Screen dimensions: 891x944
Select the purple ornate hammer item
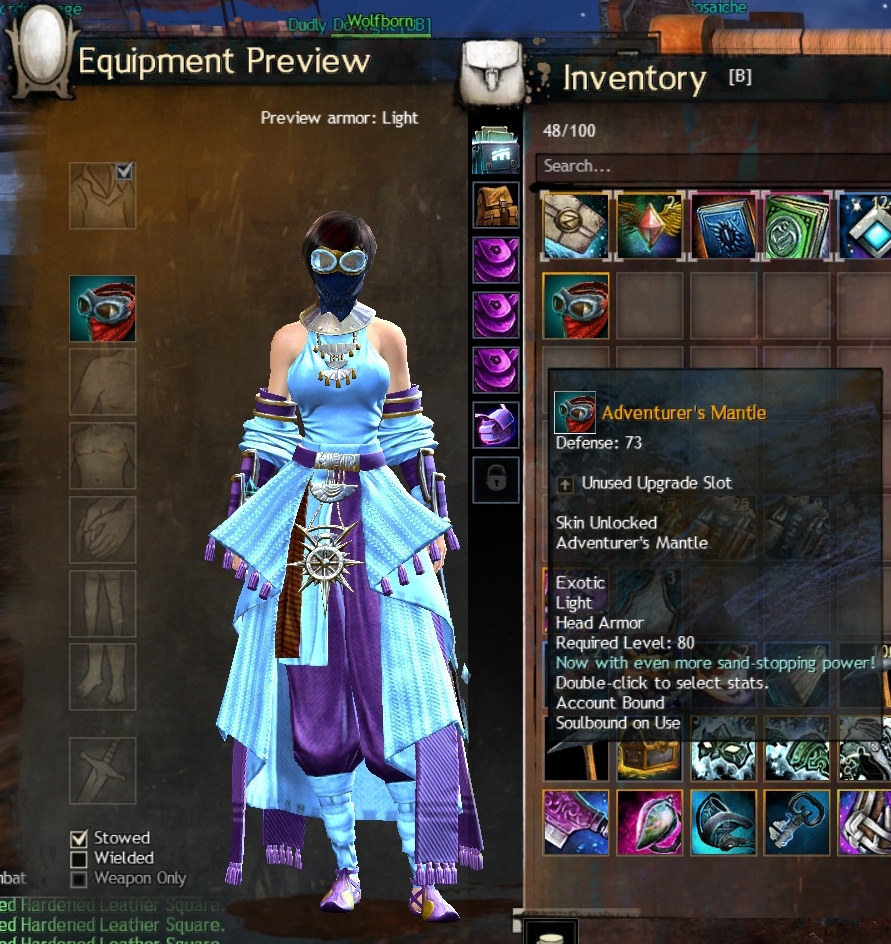(x=576, y=822)
